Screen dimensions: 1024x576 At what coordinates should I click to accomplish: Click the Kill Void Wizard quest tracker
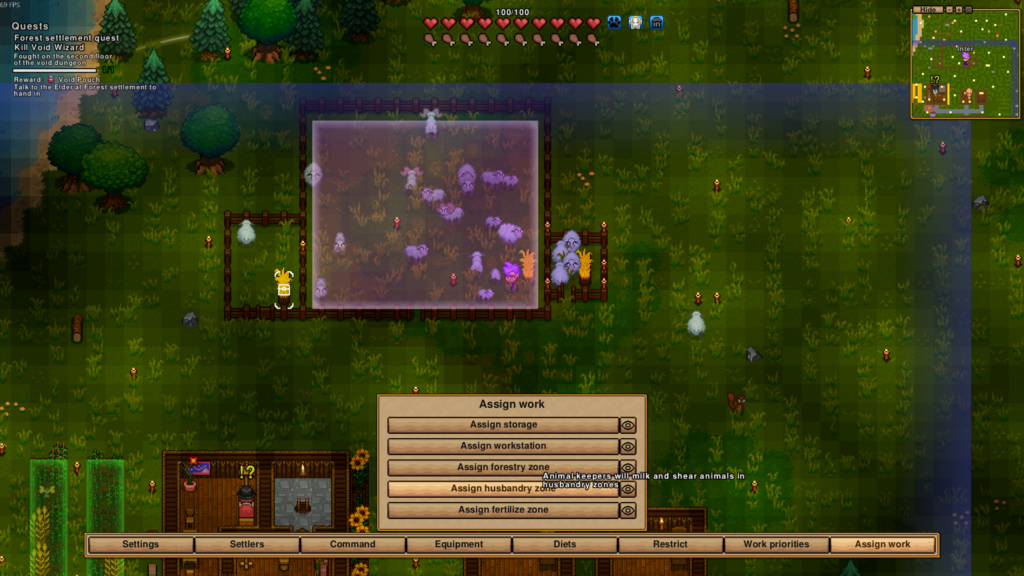[x=51, y=47]
